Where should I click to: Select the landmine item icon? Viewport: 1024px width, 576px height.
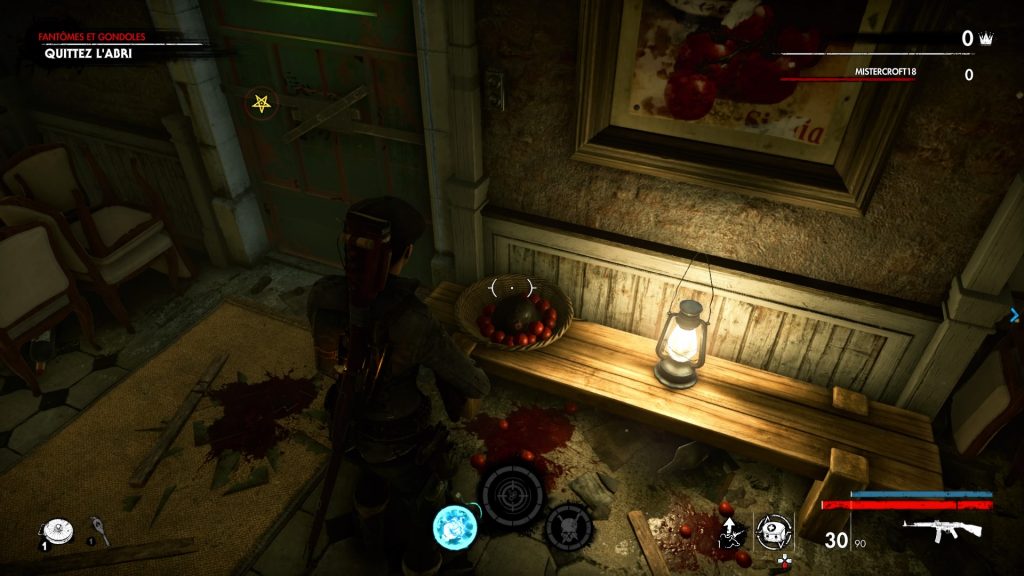point(53,530)
